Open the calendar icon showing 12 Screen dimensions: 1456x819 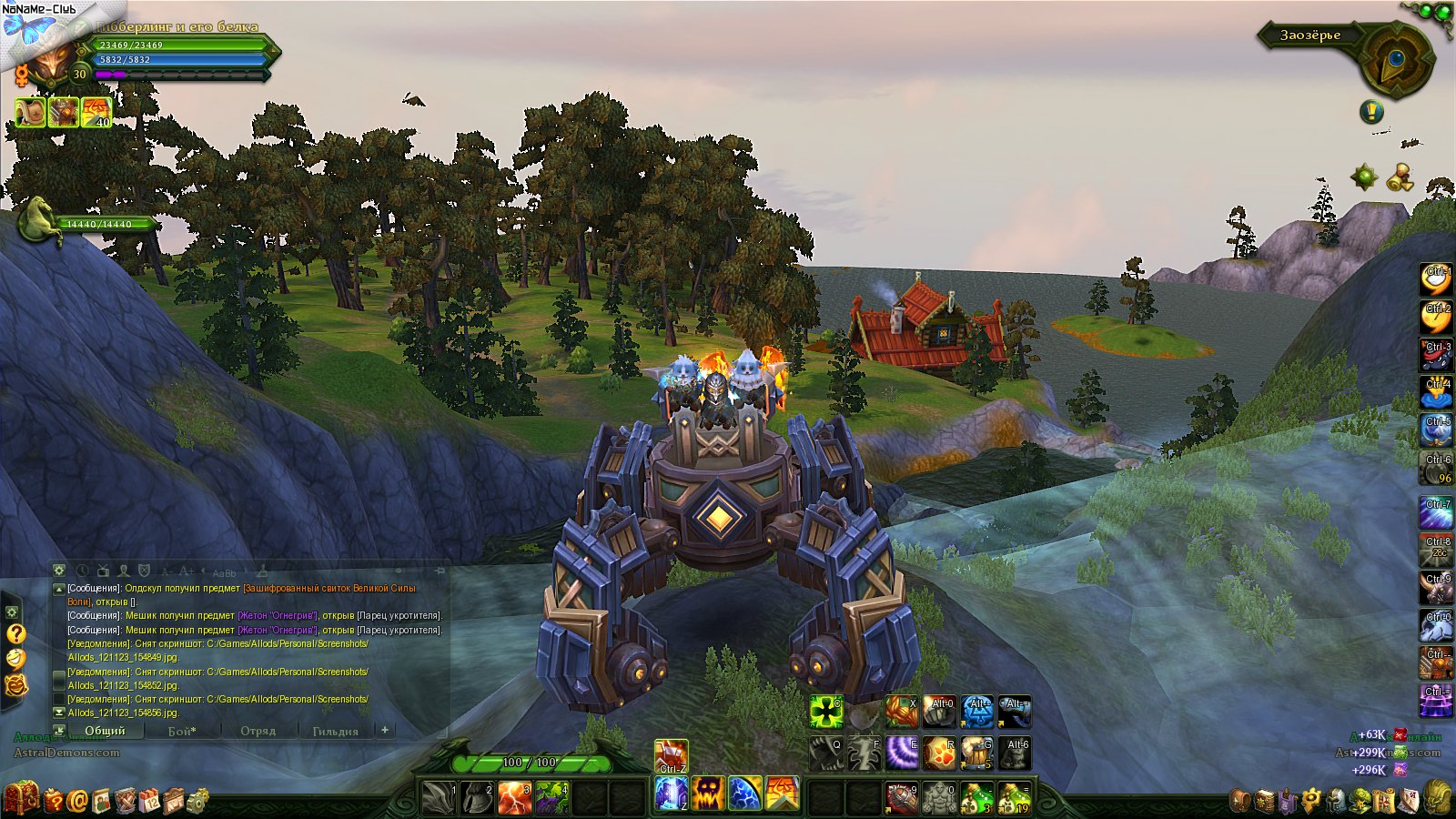(149, 801)
